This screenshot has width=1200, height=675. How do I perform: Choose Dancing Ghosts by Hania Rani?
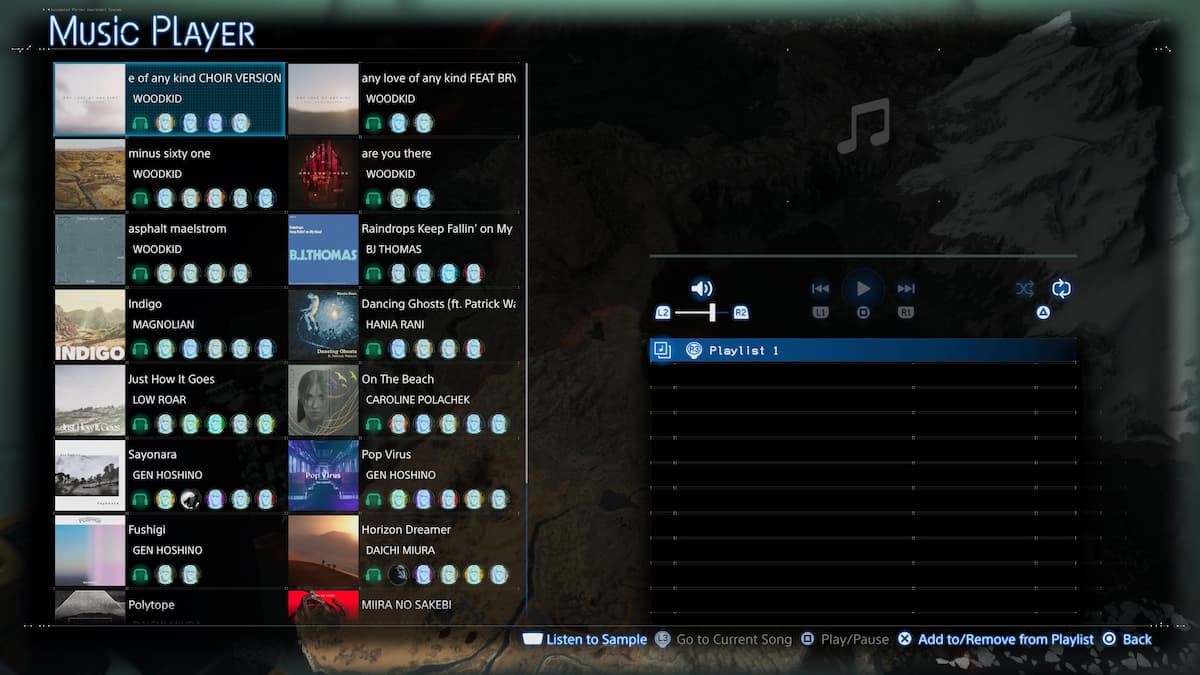[x=404, y=324]
